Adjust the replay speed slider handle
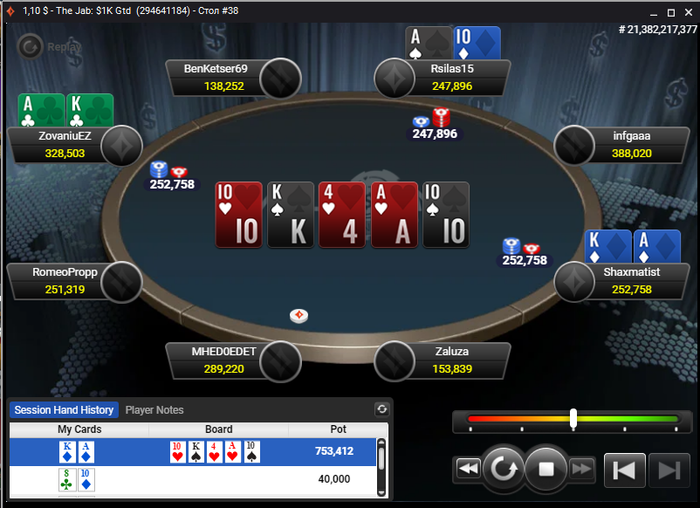This screenshot has width=700, height=508. (x=573, y=419)
